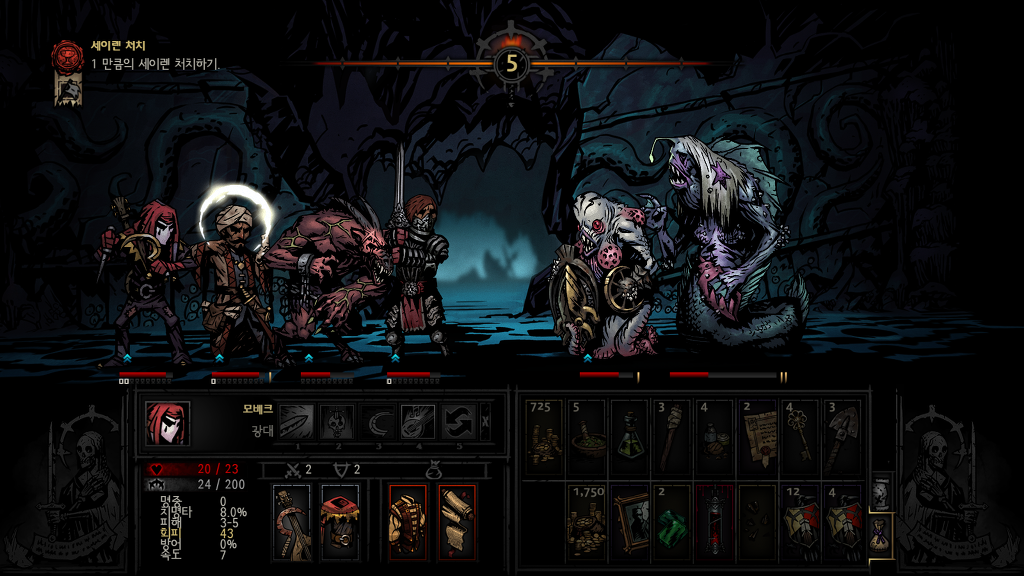Select the food provisions stack
1024x576 pixels.
click(714, 435)
